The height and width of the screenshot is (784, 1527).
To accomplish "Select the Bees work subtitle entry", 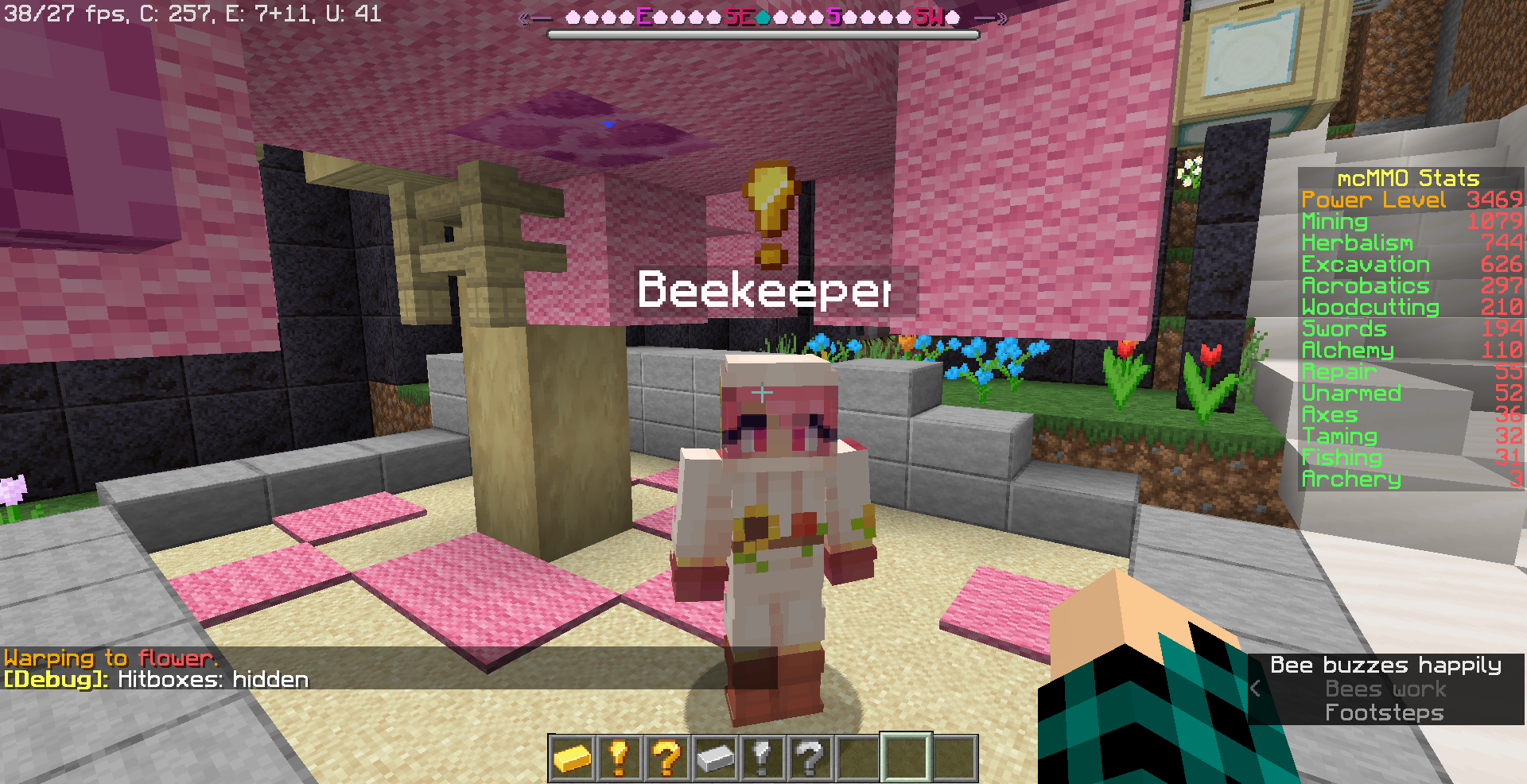I will point(1385,689).
